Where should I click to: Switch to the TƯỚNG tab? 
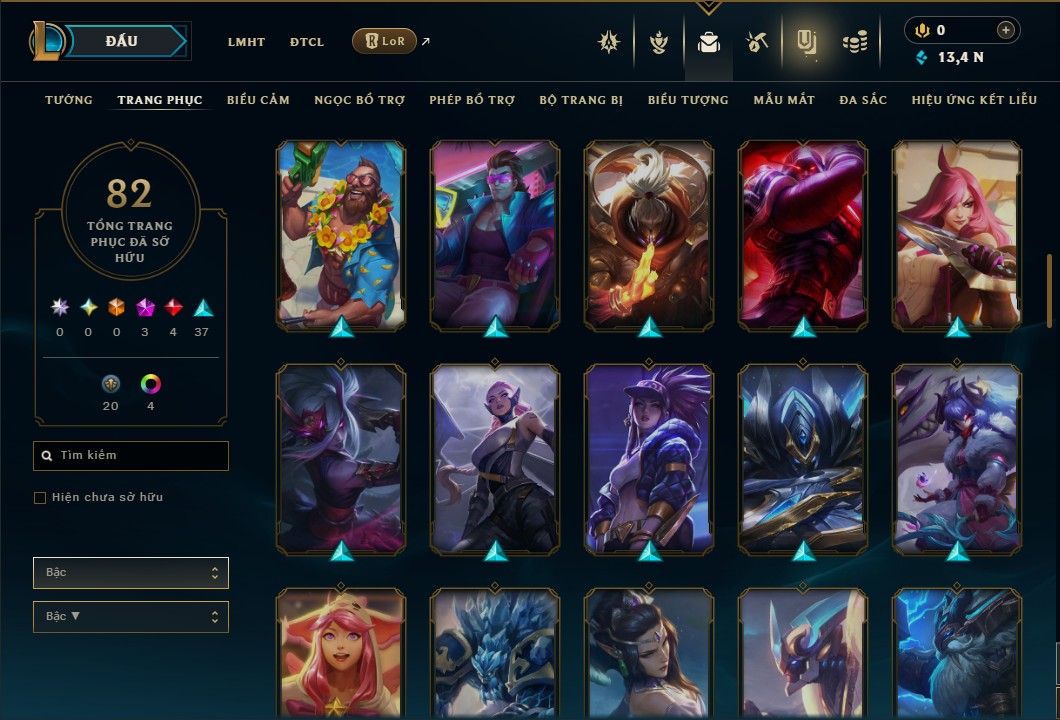[69, 100]
